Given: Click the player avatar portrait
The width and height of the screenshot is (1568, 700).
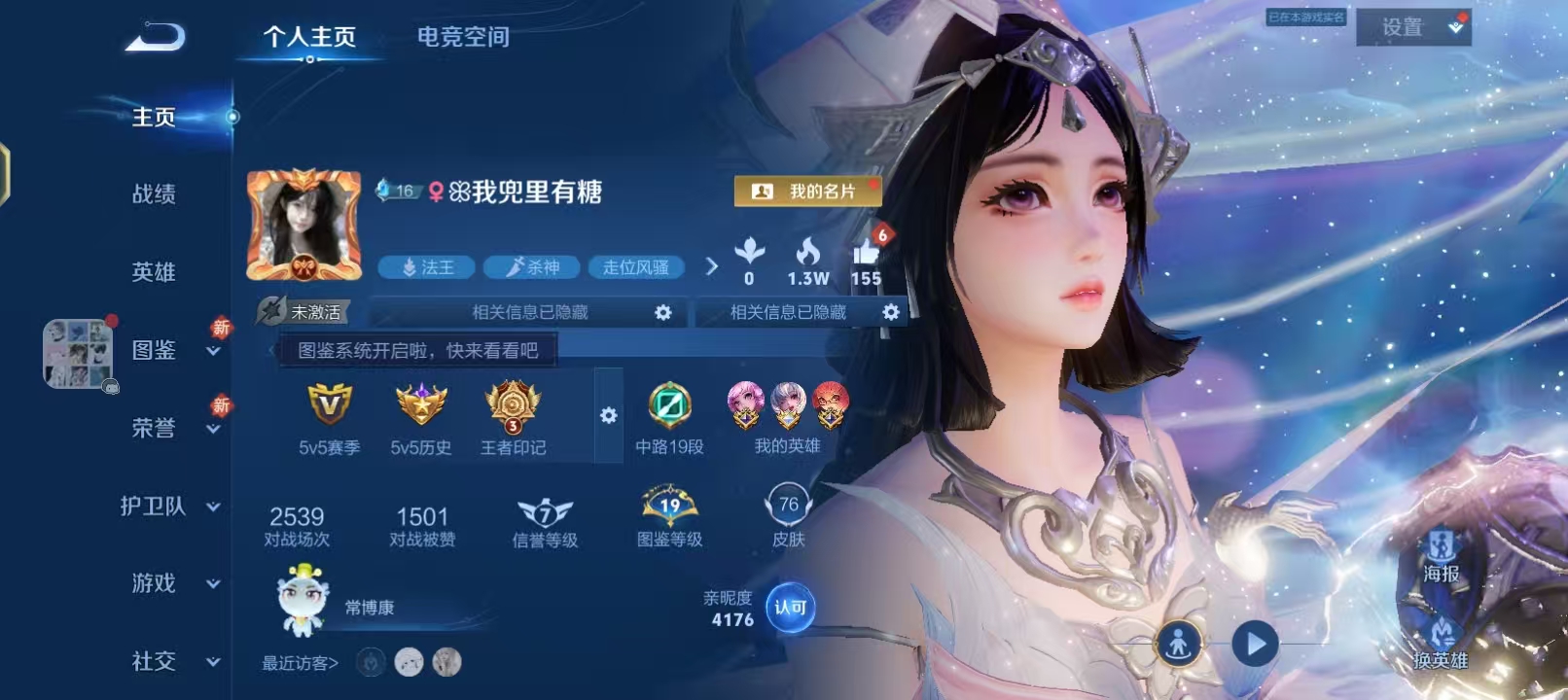Looking at the screenshot, I should 303,226.
